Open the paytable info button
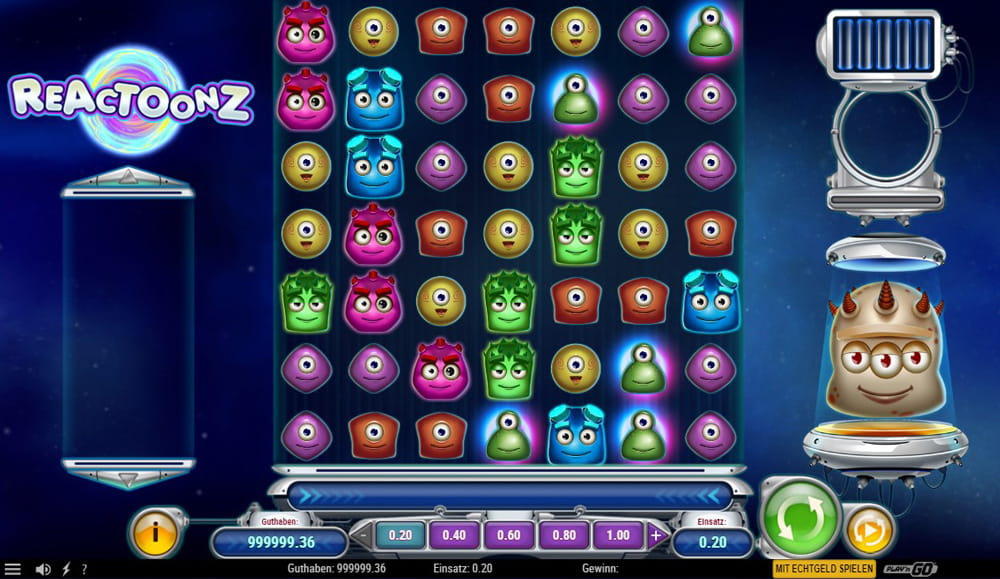The image size is (1000, 579). click(154, 532)
